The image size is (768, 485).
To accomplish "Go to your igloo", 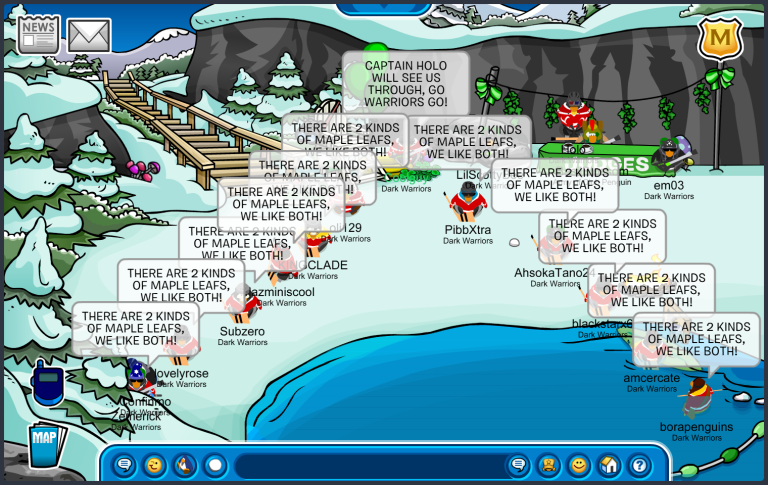I will 608,465.
